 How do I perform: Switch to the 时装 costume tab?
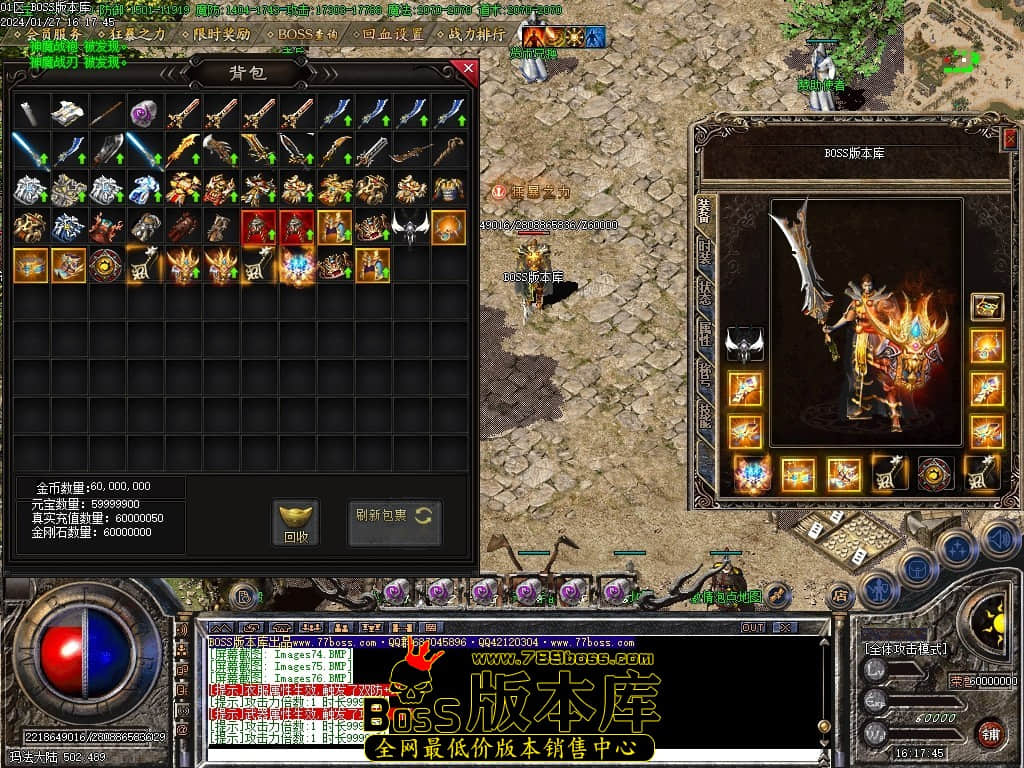[x=705, y=253]
